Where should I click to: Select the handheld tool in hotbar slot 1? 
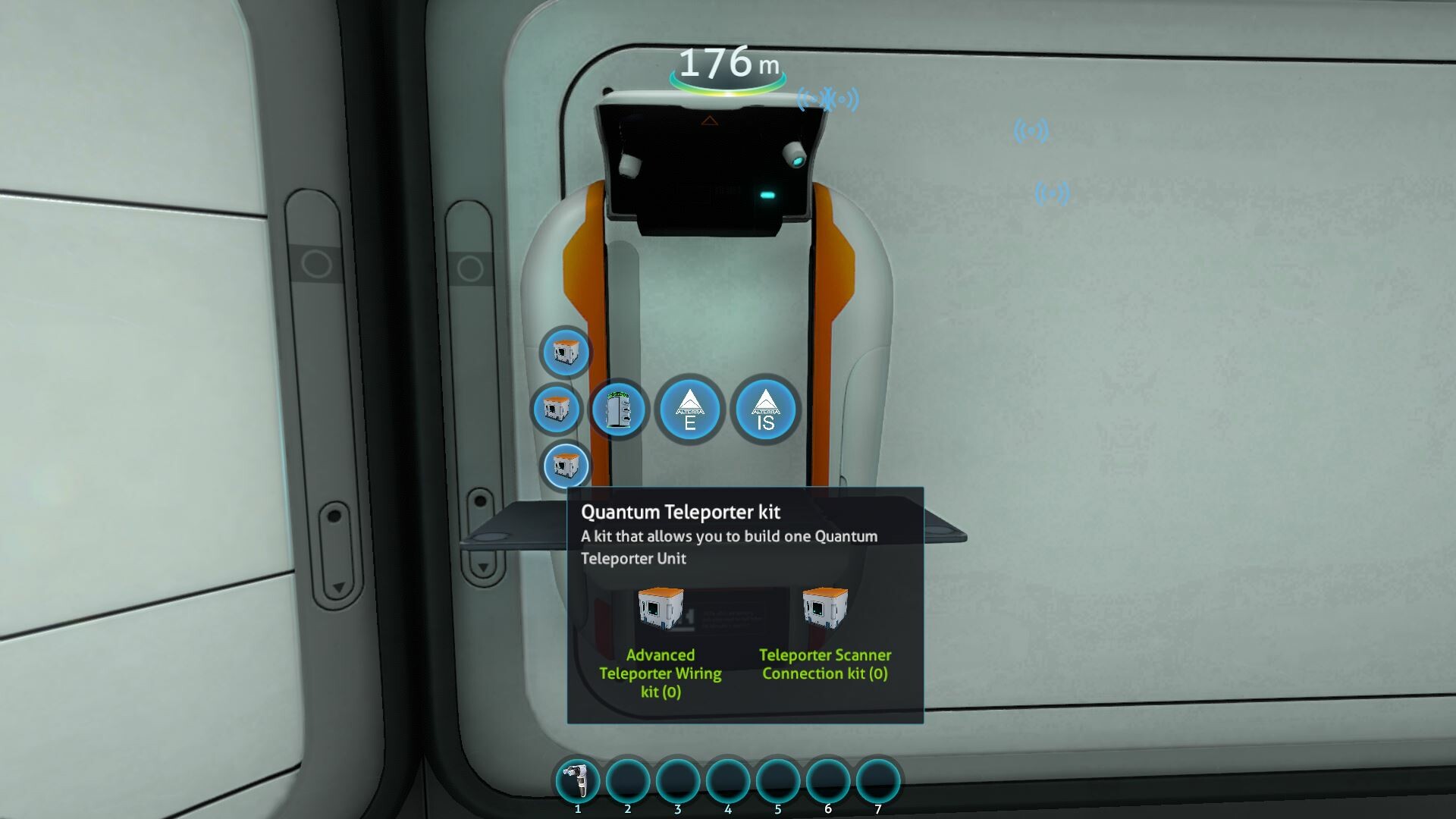[x=578, y=781]
